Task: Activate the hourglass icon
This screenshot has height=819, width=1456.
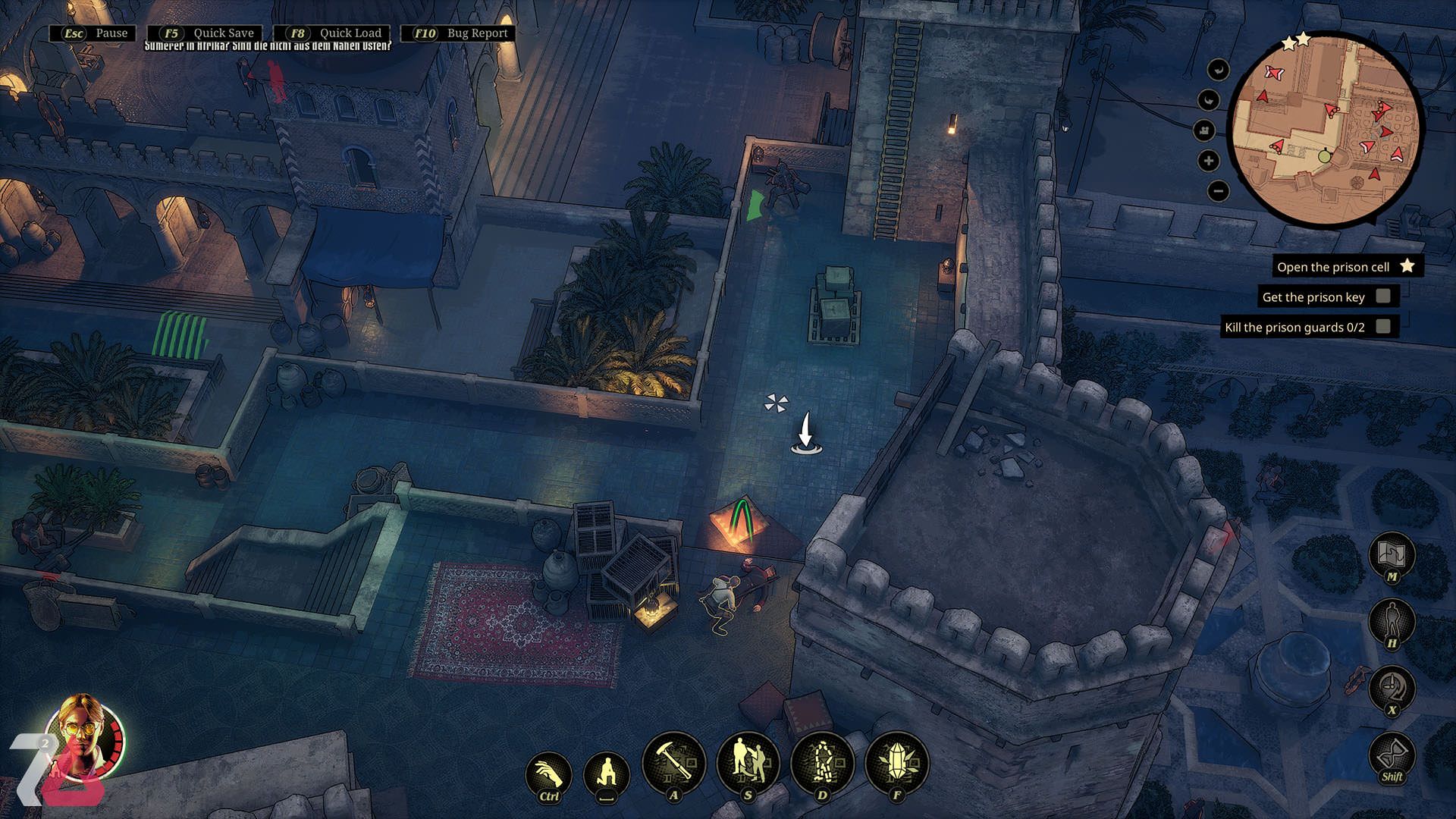Action: 1392,755
